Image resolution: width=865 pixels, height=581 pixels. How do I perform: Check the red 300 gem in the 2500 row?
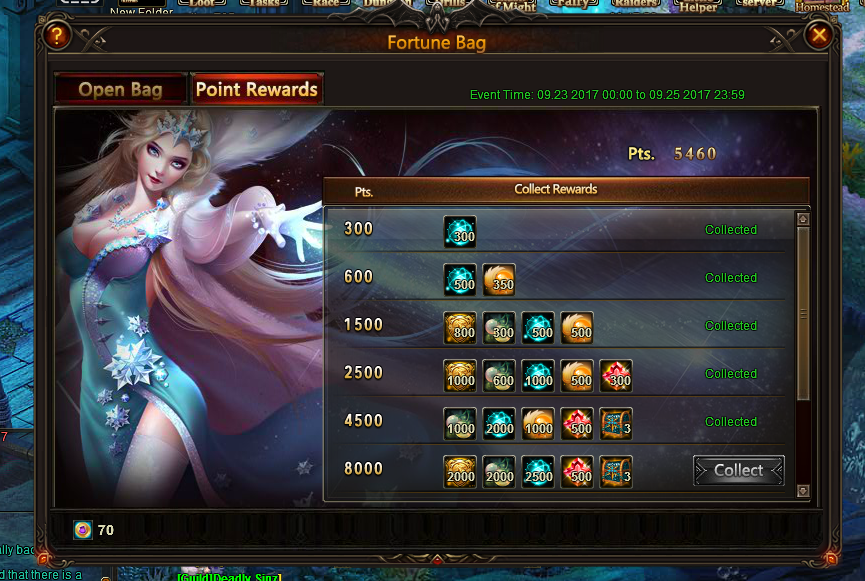(x=616, y=376)
